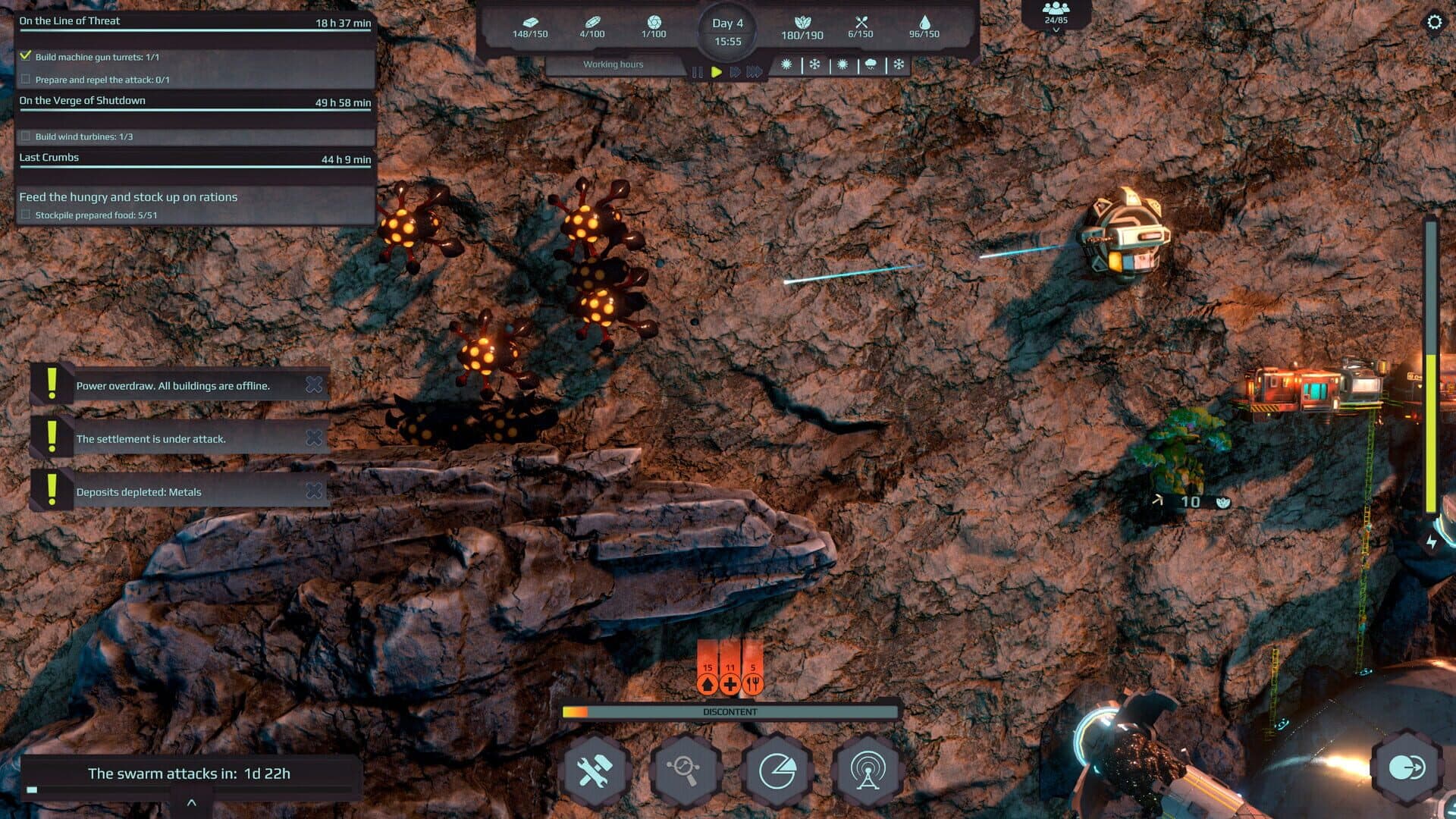This screenshot has width=1456, height=819.
Task: Dismiss the Power overdraw notification
Action: (x=314, y=384)
